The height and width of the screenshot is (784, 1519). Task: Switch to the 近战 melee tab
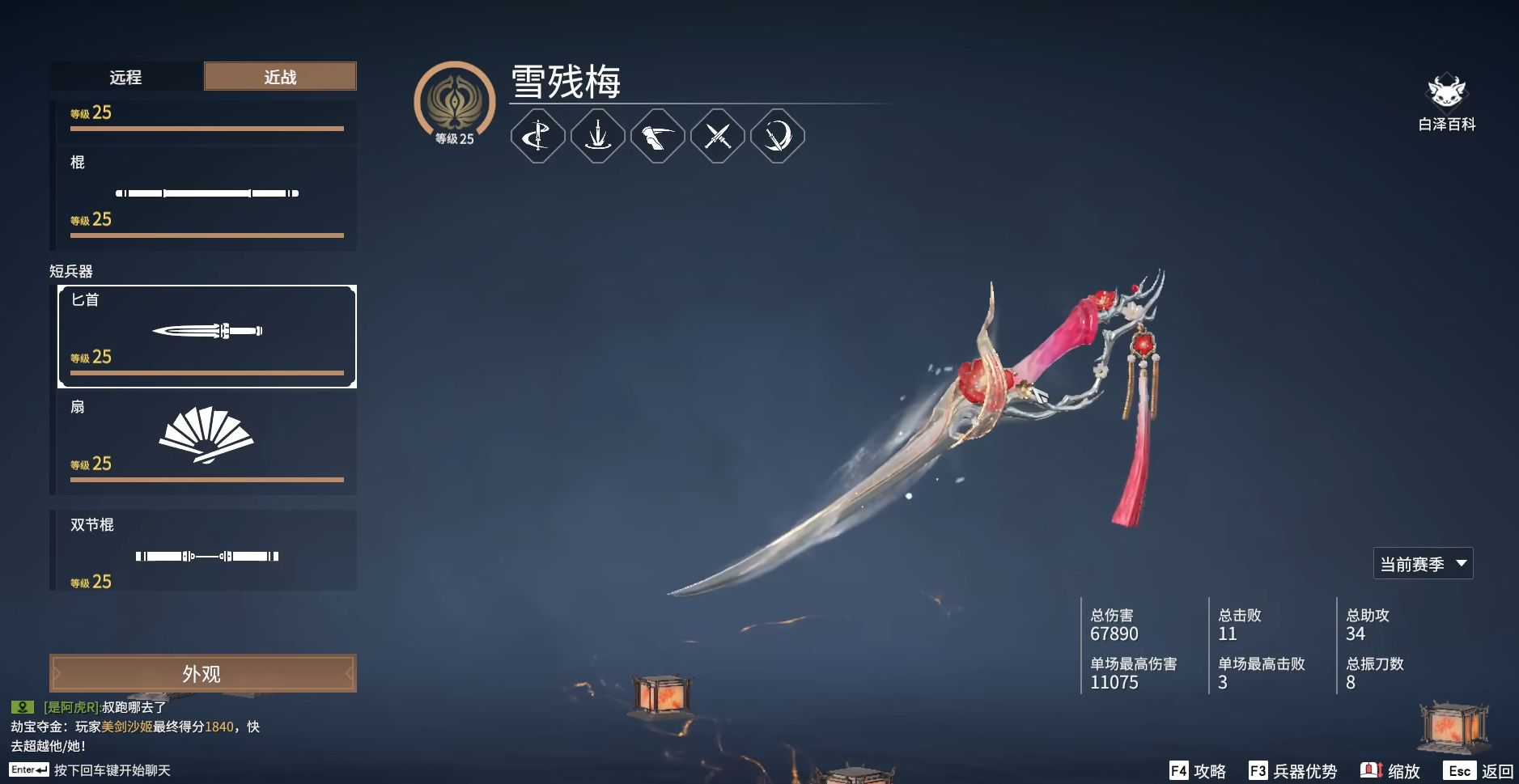[279, 76]
